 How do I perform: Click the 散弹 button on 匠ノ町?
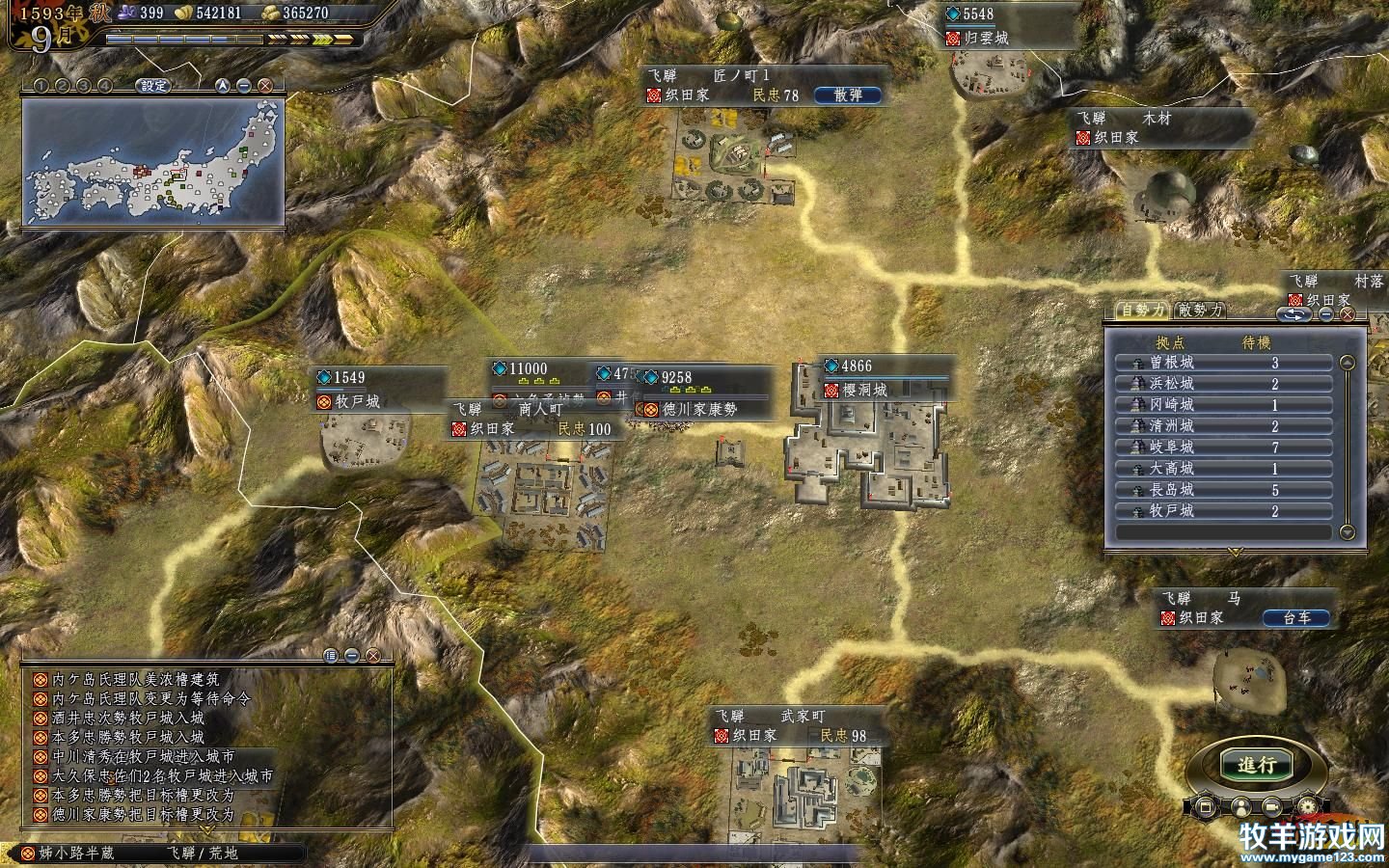pyautogui.click(x=848, y=95)
